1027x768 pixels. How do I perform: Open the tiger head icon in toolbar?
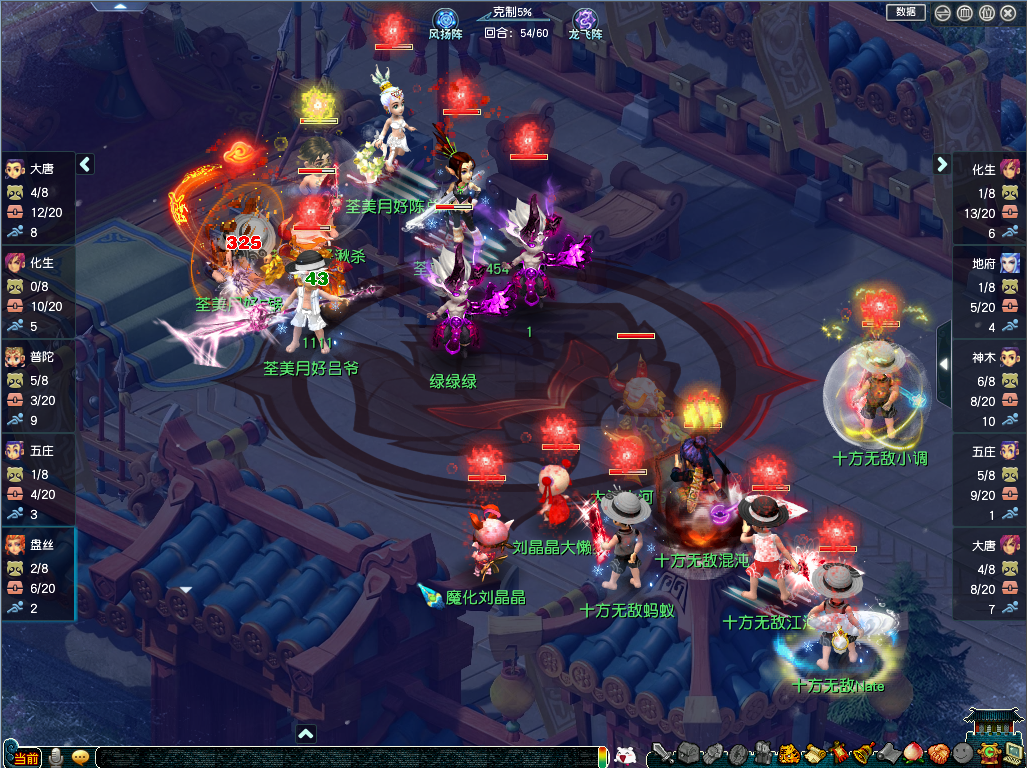[789, 754]
